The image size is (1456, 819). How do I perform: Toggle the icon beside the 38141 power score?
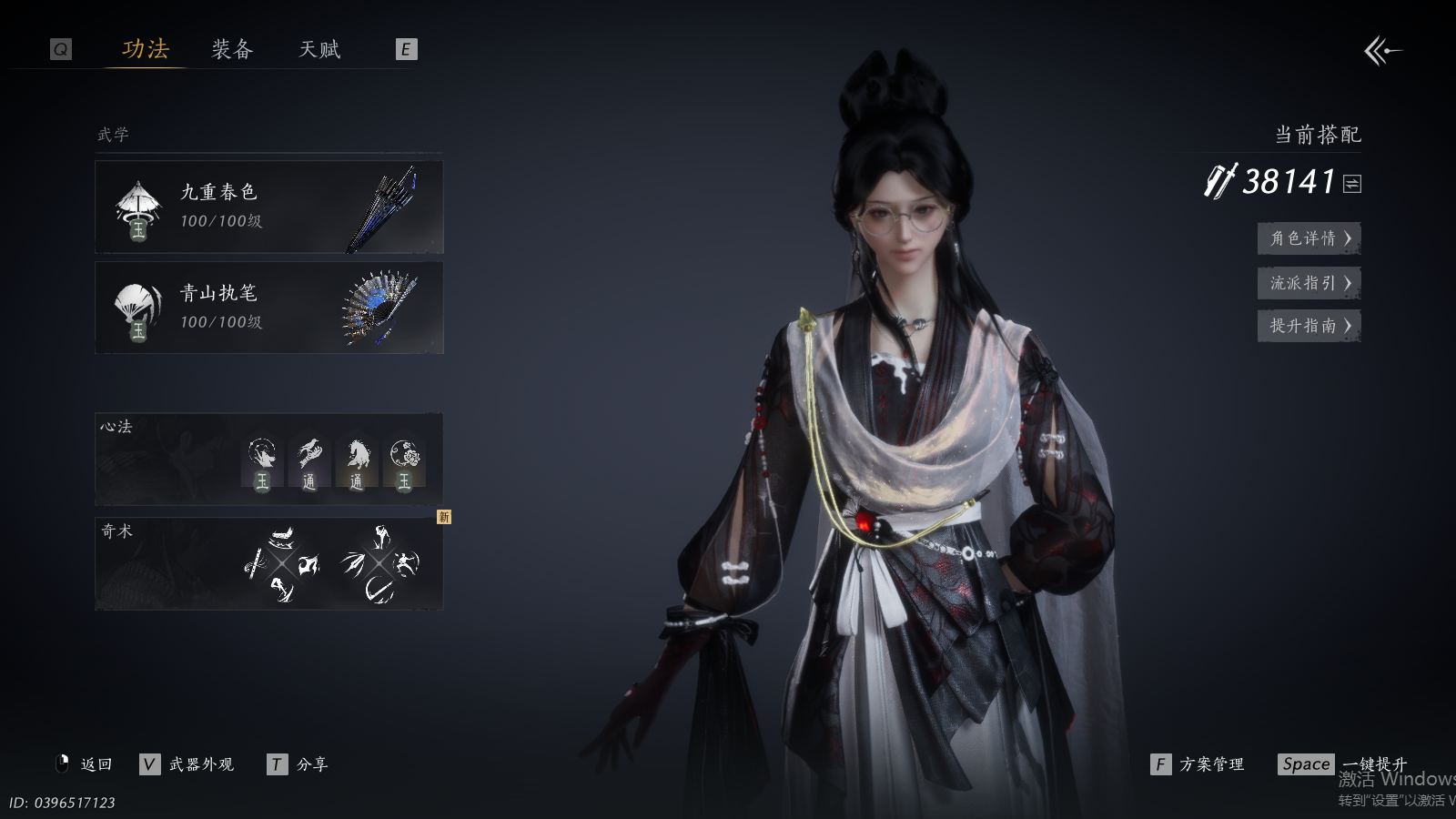click(1352, 184)
